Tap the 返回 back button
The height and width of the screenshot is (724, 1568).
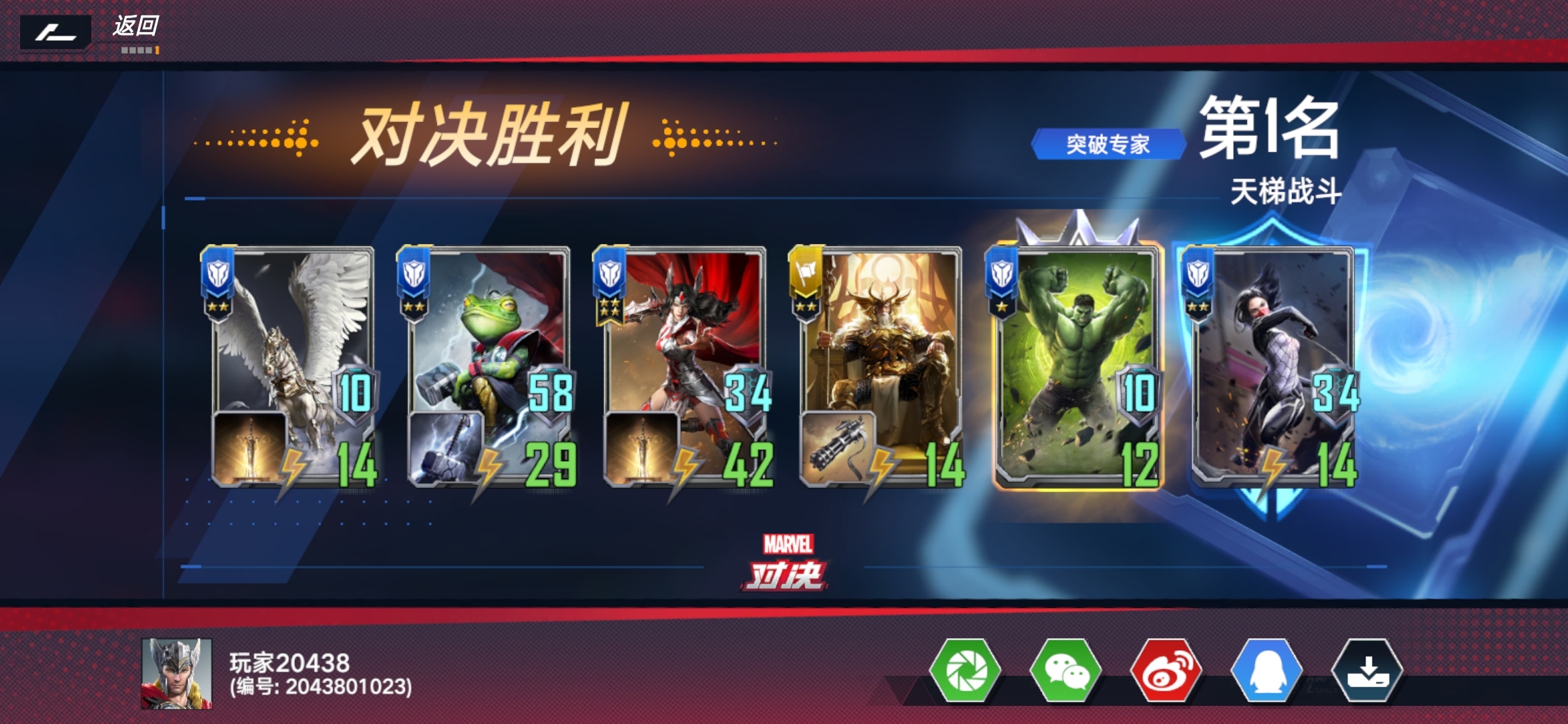click(x=137, y=25)
